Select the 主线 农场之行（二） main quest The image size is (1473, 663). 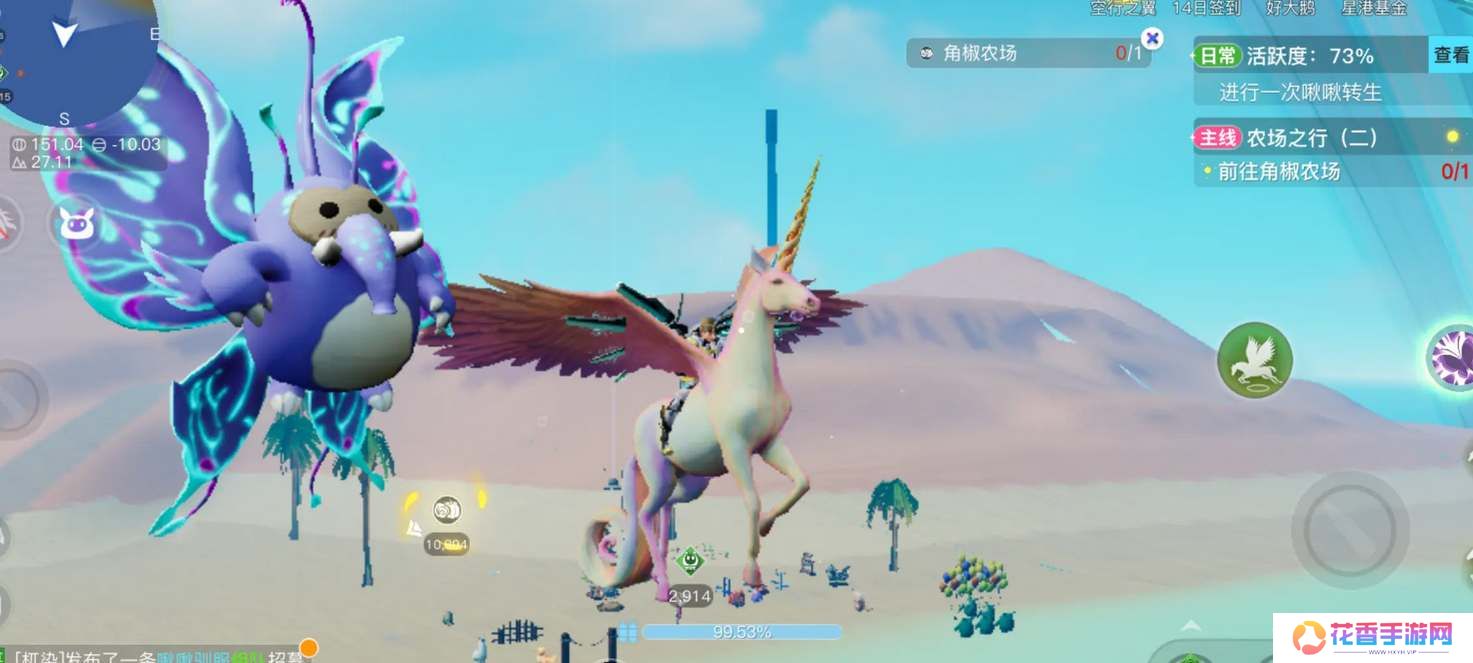(1310, 137)
